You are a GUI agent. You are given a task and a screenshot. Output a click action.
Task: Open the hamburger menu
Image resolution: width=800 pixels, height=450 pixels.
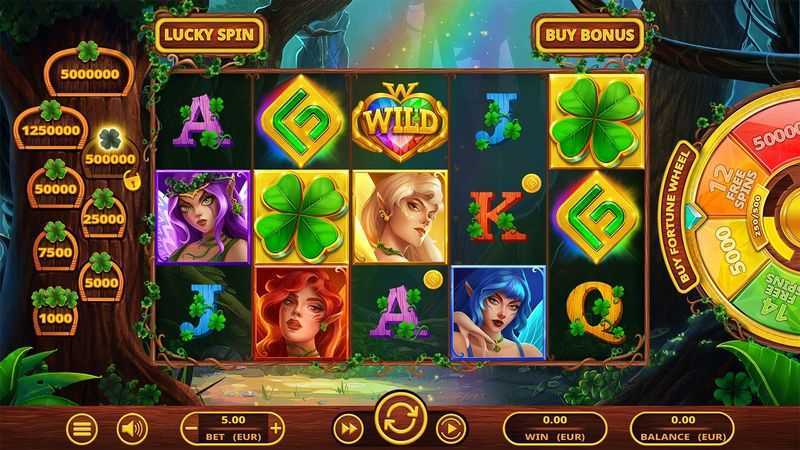point(83,429)
